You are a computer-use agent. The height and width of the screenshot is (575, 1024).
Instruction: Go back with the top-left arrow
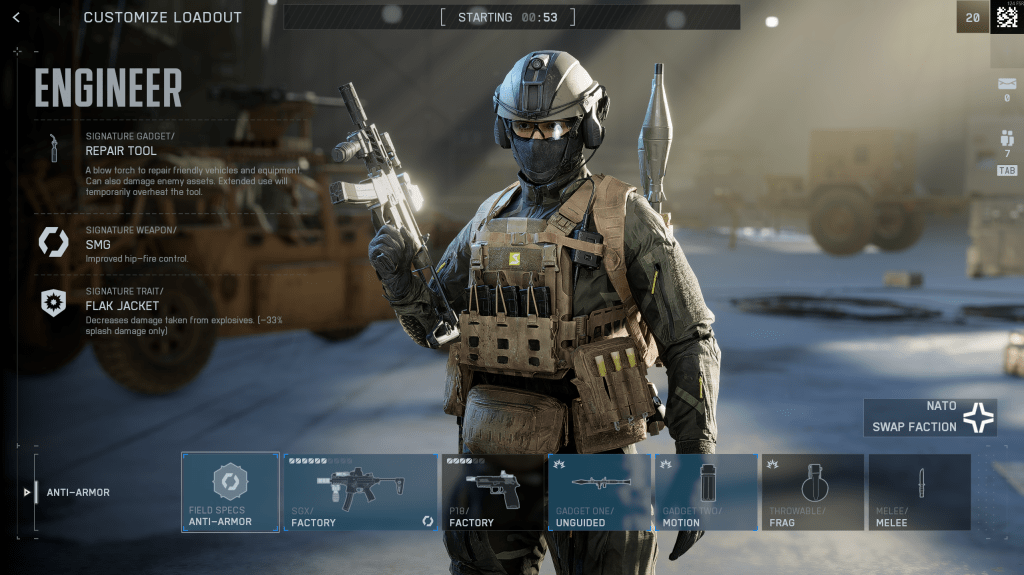(16, 17)
